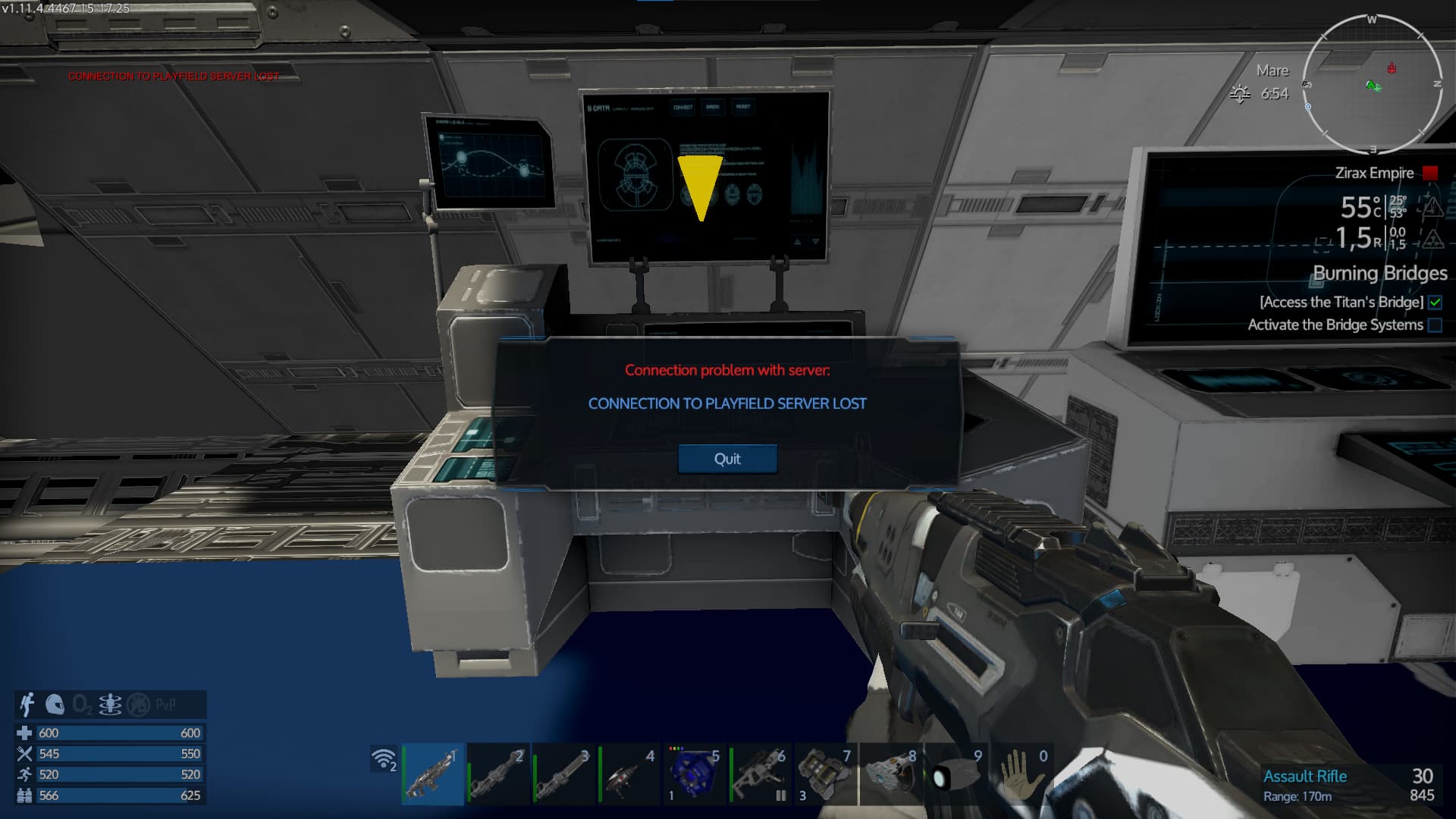Choose the gun in hotbar slot 6
1456x819 pixels.
point(759,774)
